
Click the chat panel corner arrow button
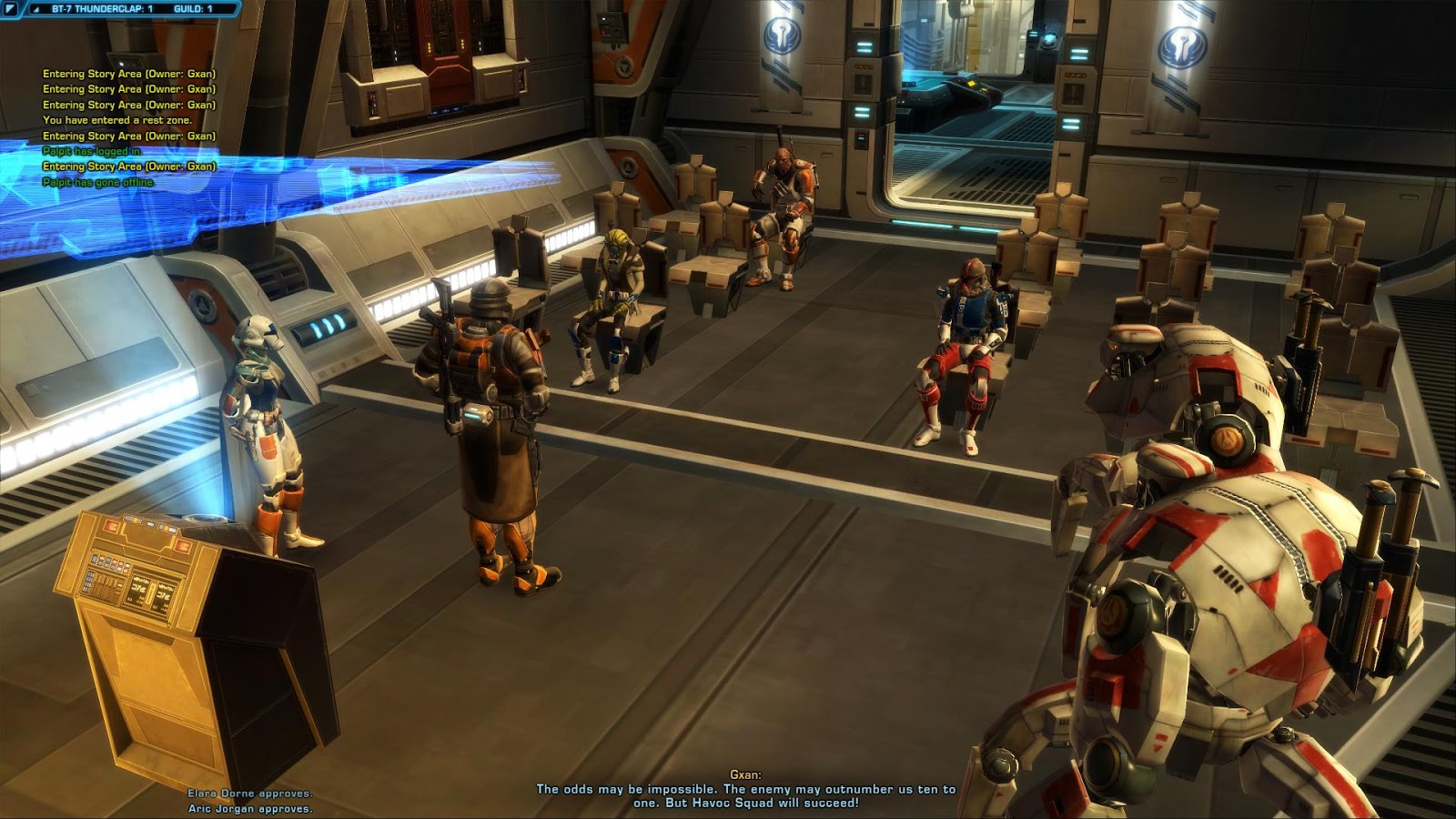click(x=12, y=9)
